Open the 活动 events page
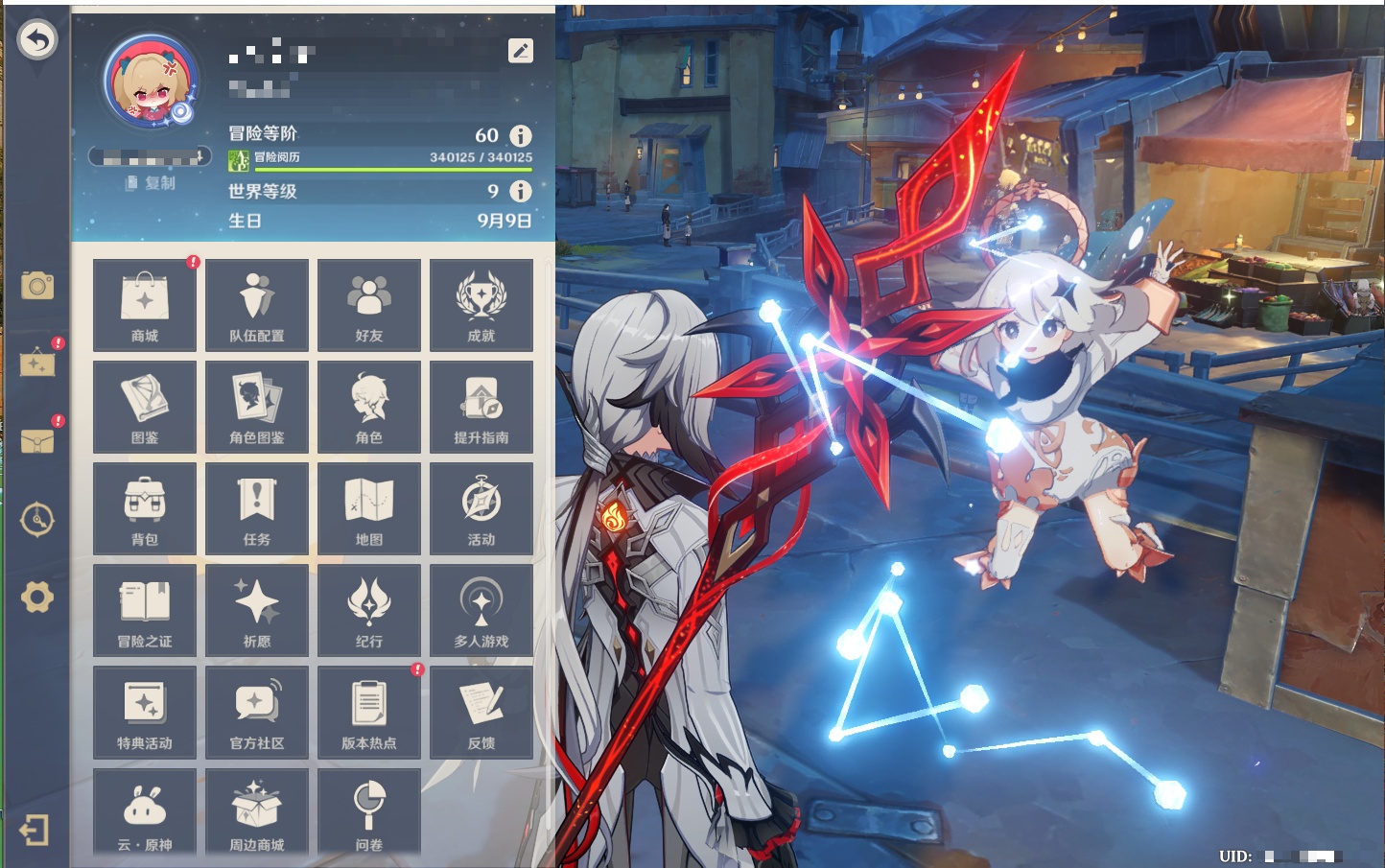Image resolution: width=1385 pixels, height=868 pixels. click(x=481, y=508)
